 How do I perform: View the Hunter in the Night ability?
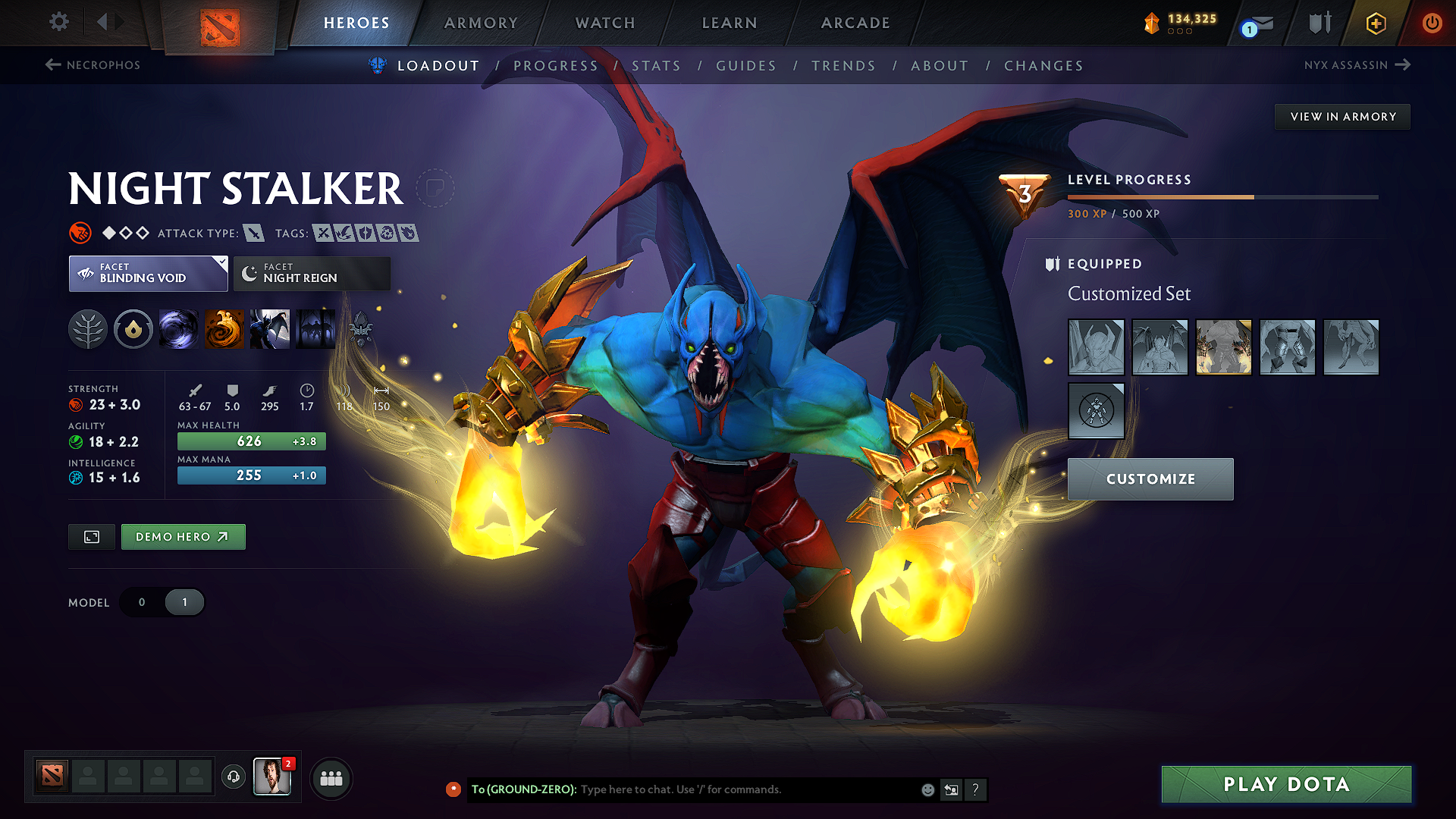point(270,329)
